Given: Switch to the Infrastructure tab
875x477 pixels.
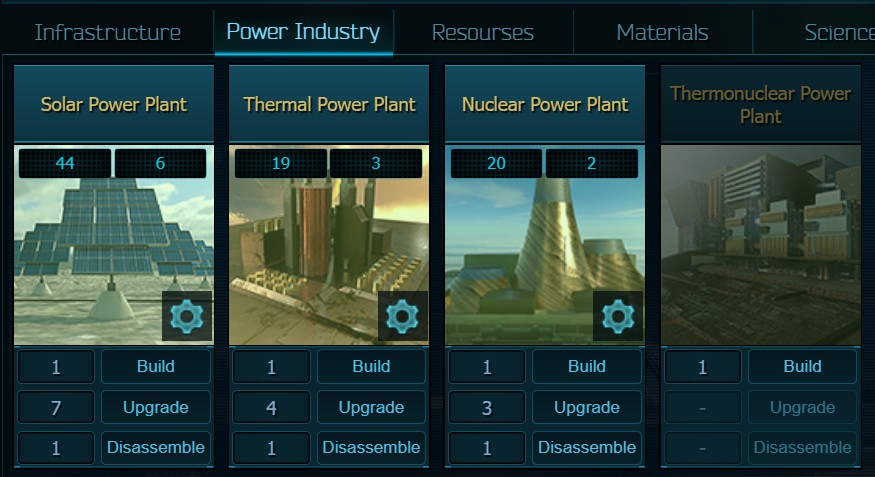Looking at the screenshot, I should [x=108, y=32].
